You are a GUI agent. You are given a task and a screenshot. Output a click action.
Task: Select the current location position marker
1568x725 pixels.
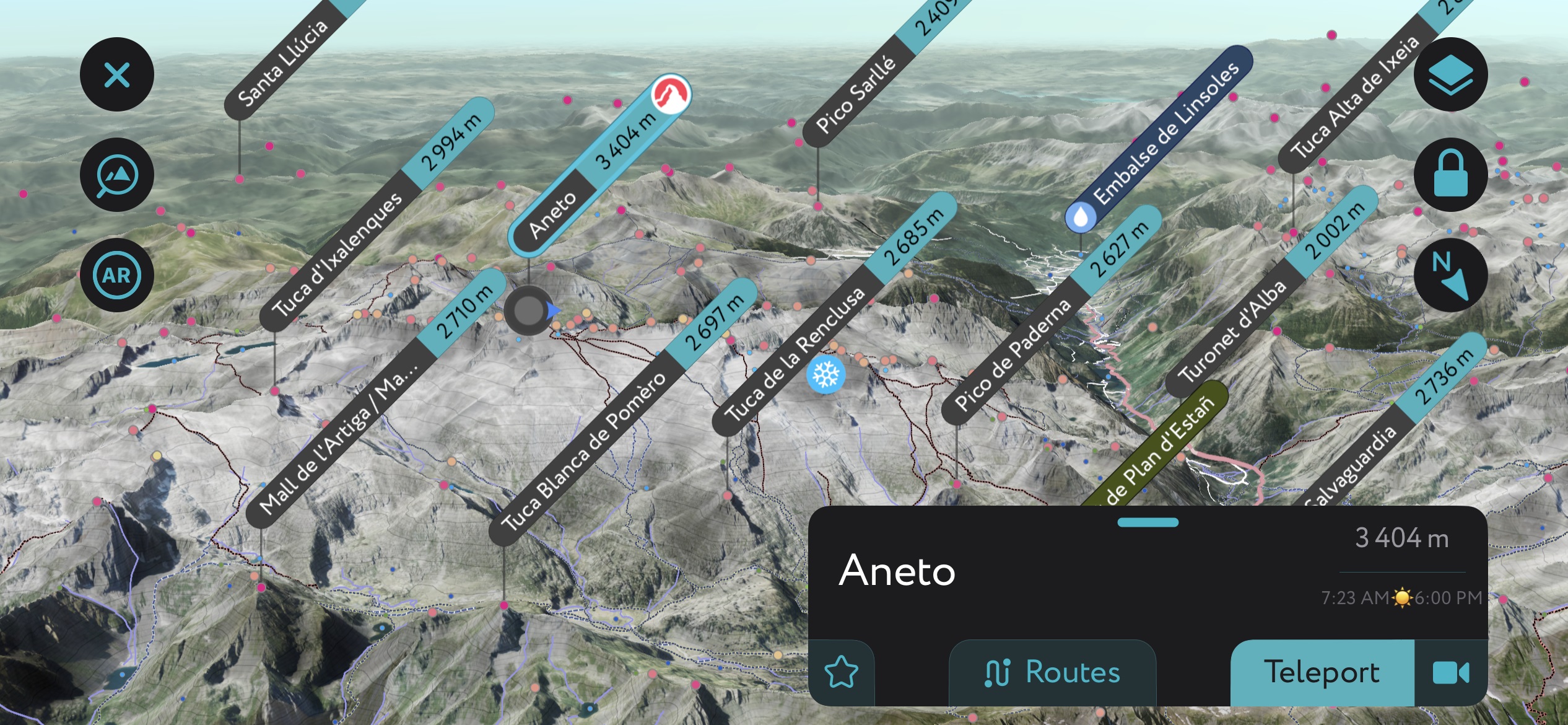coord(528,311)
